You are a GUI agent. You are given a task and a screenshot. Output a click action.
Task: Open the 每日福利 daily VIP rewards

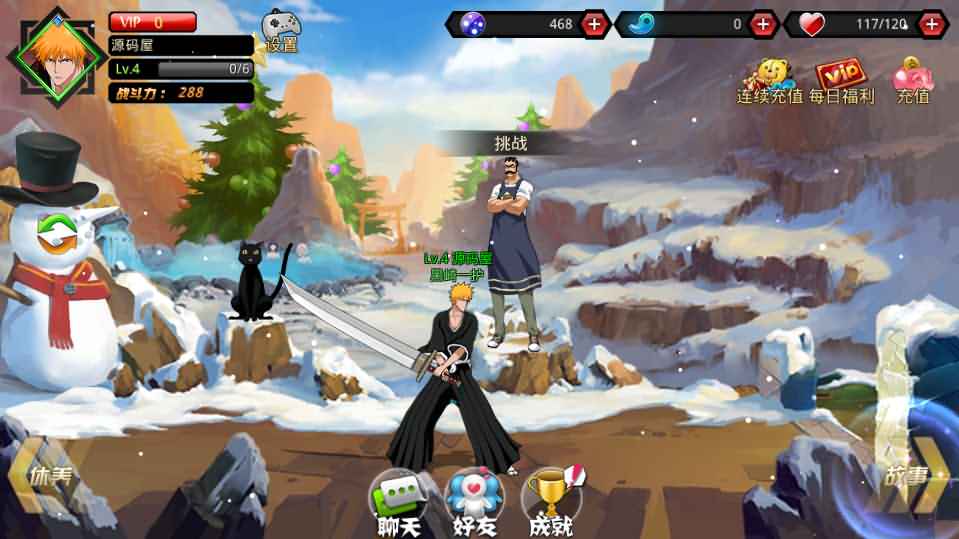pyautogui.click(x=840, y=82)
